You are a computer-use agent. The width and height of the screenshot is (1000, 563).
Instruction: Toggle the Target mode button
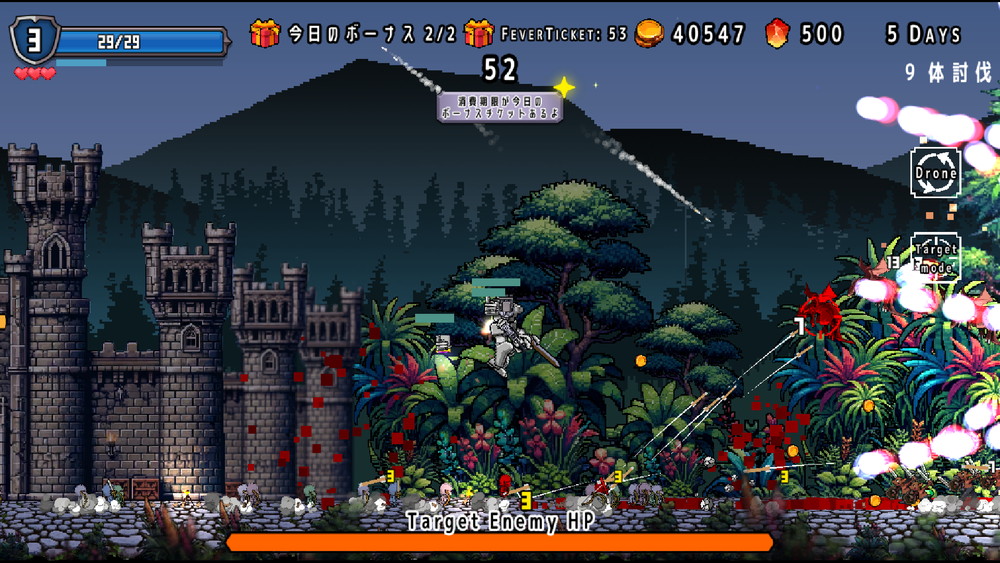click(936, 258)
